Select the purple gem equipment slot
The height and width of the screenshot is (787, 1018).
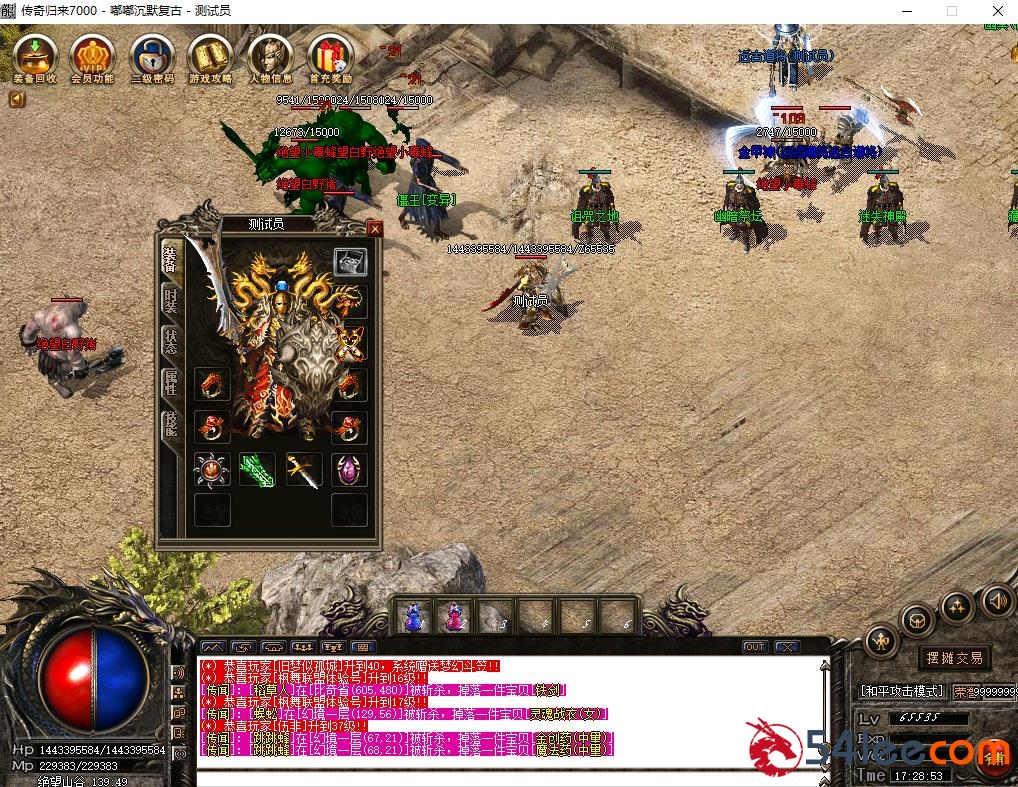349,469
